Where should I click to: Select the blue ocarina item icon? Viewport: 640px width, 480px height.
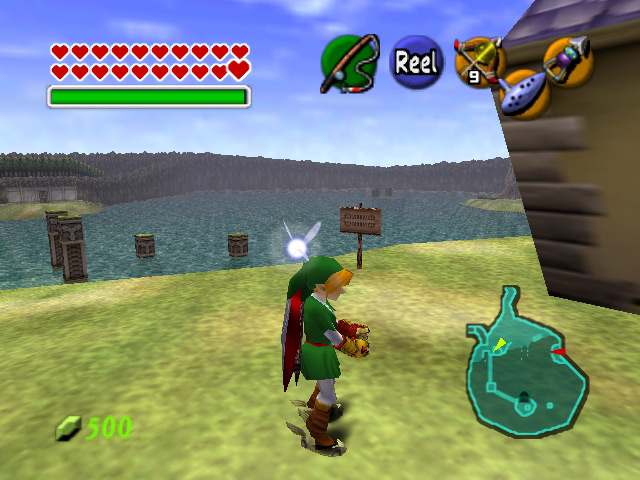522,94
